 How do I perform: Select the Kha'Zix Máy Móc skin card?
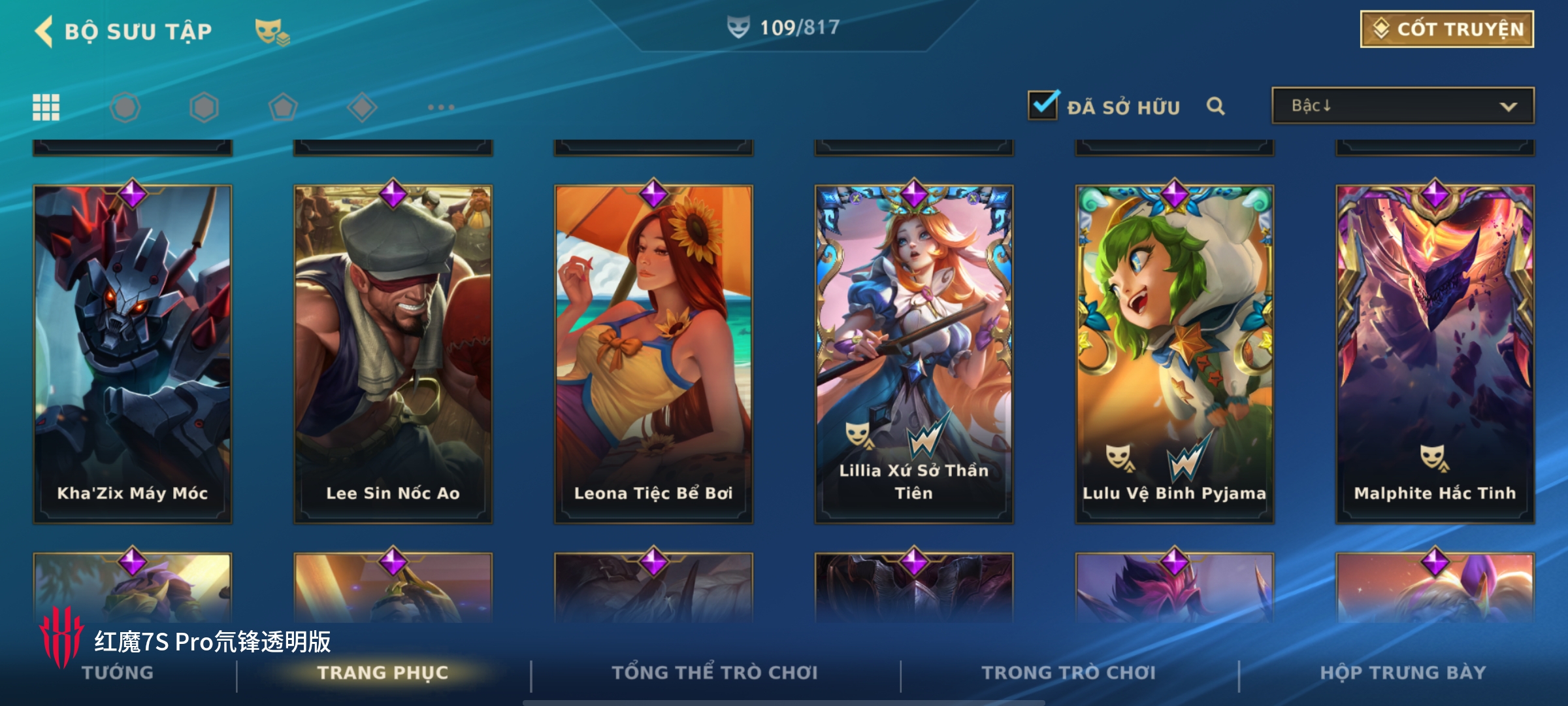point(133,353)
